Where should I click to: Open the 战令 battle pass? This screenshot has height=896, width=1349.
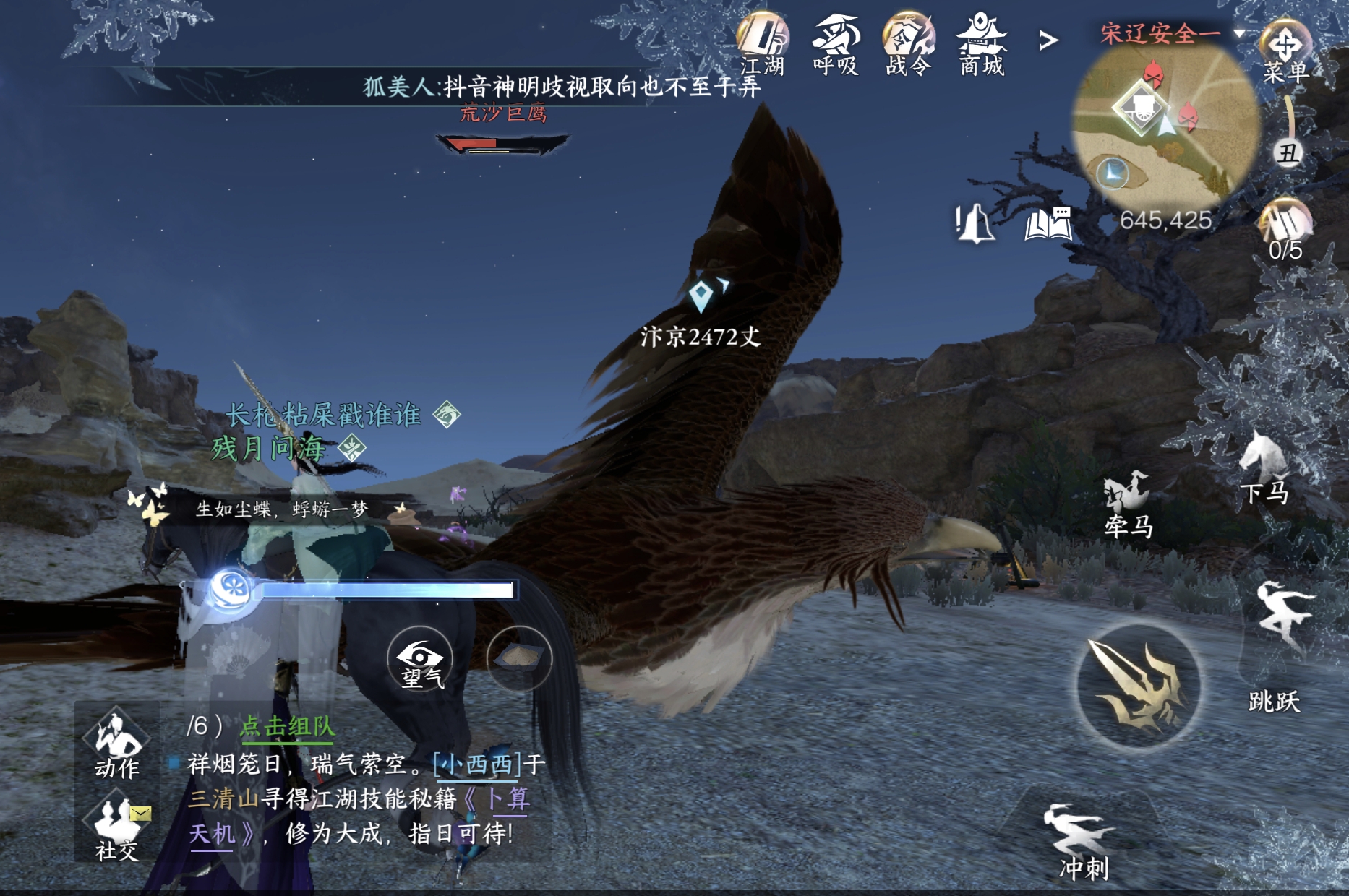pyautogui.click(x=908, y=42)
